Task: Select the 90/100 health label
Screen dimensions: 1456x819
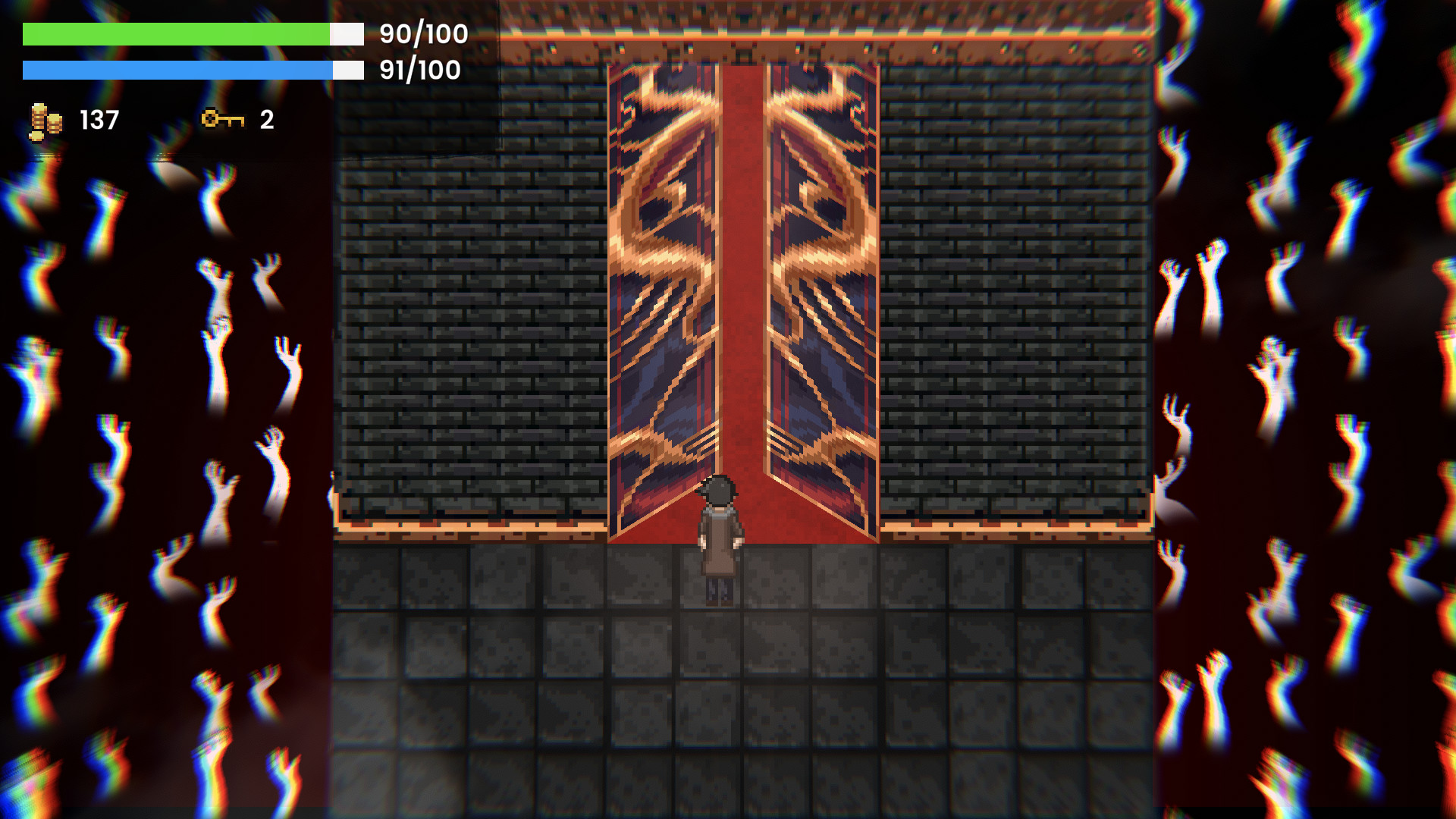Action: [x=419, y=33]
